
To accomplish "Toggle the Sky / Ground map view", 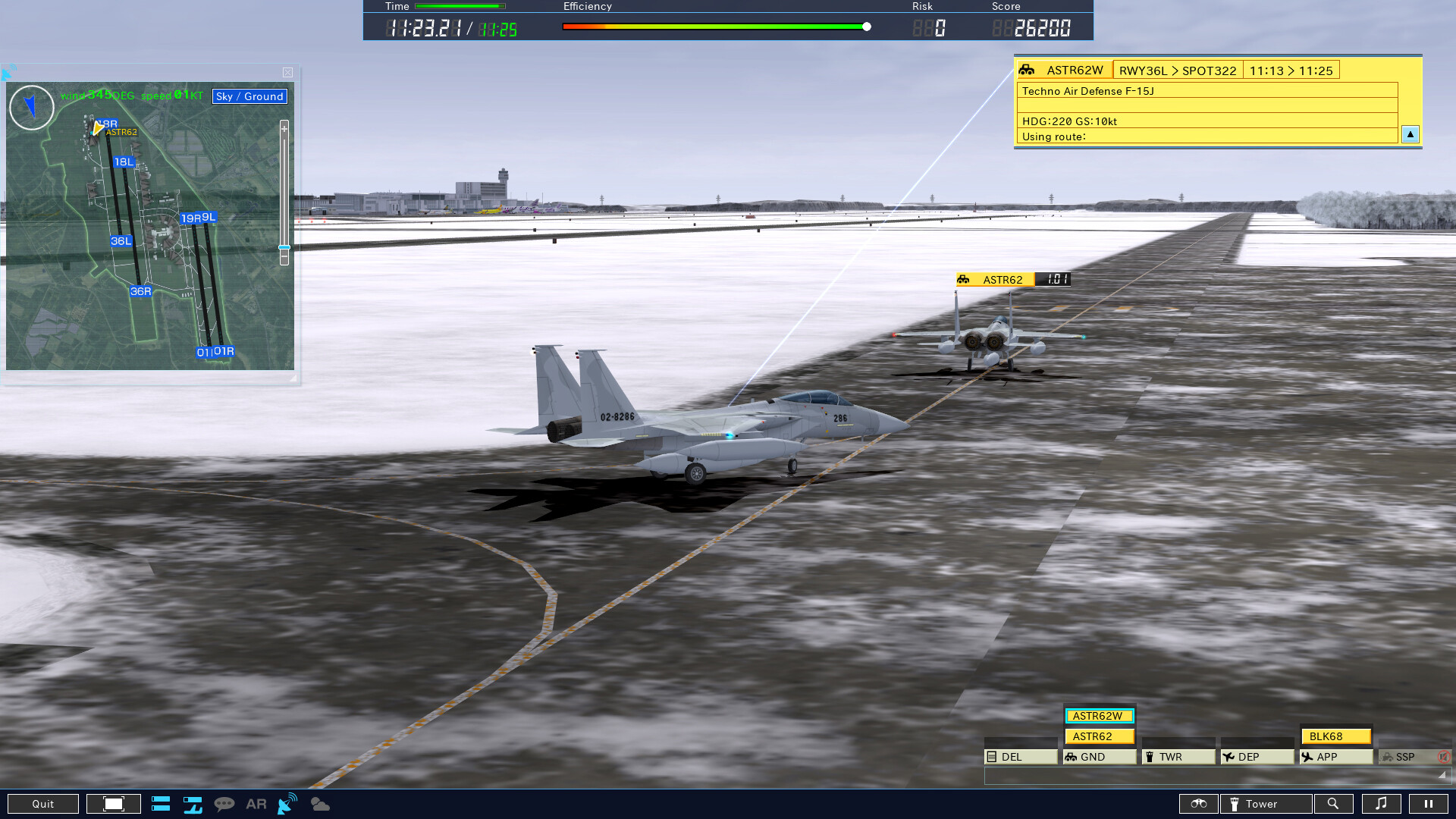I will pyautogui.click(x=249, y=96).
